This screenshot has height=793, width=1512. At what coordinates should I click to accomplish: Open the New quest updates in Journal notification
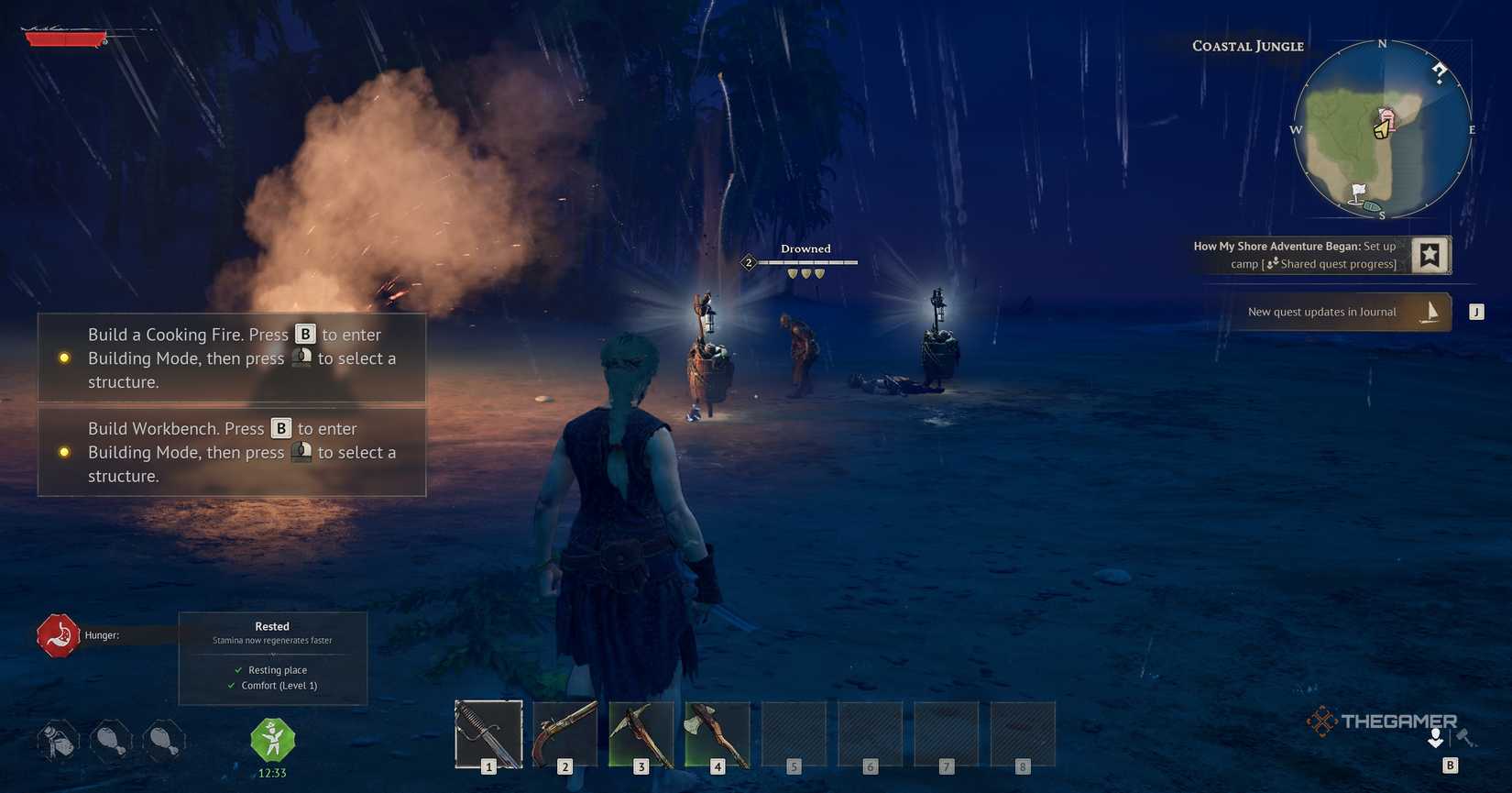1321,312
